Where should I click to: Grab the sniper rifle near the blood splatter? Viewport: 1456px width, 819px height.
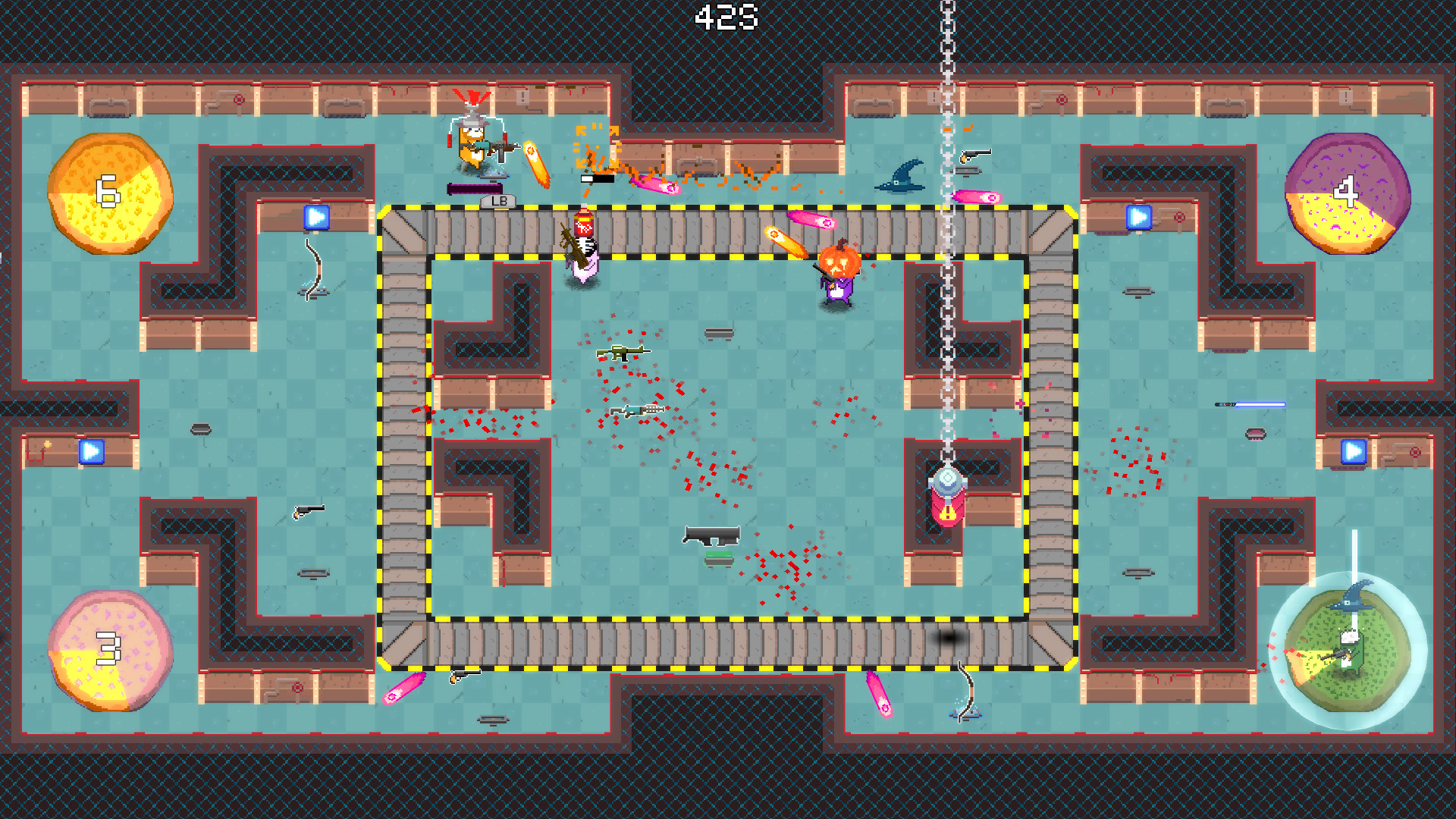tap(635, 408)
